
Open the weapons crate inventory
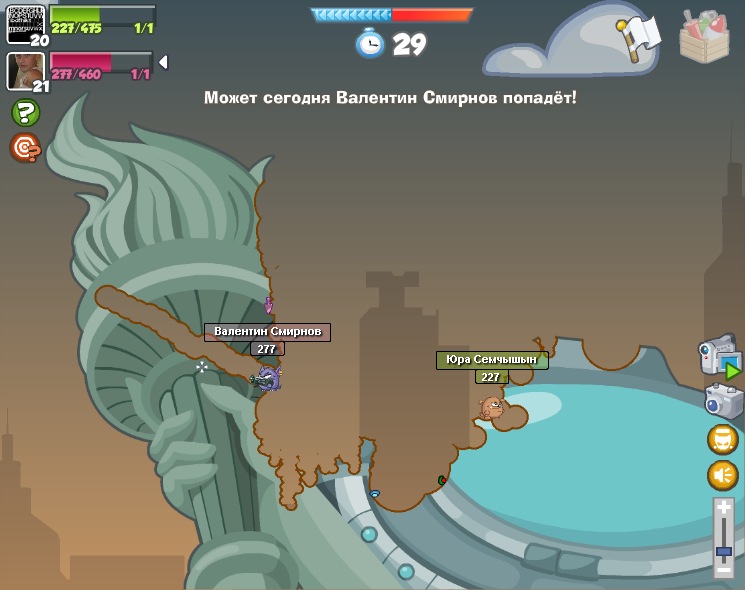(704, 38)
